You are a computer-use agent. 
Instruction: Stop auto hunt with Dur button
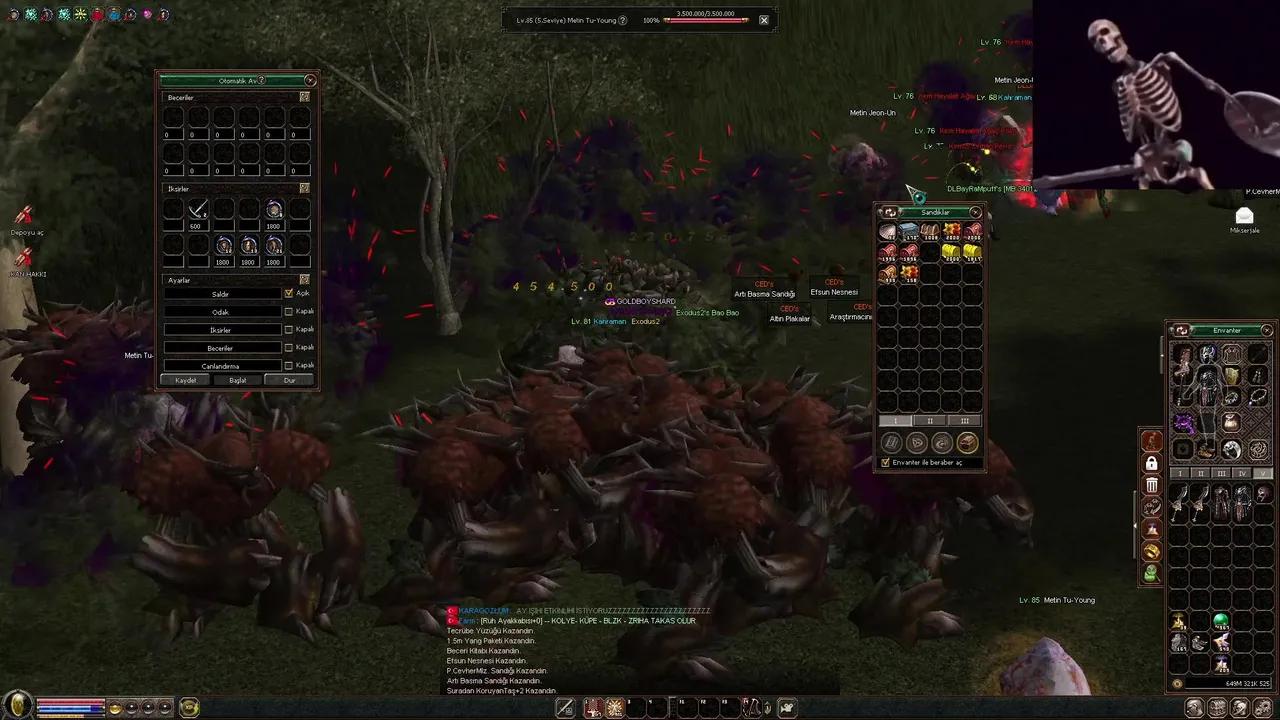click(x=289, y=380)
